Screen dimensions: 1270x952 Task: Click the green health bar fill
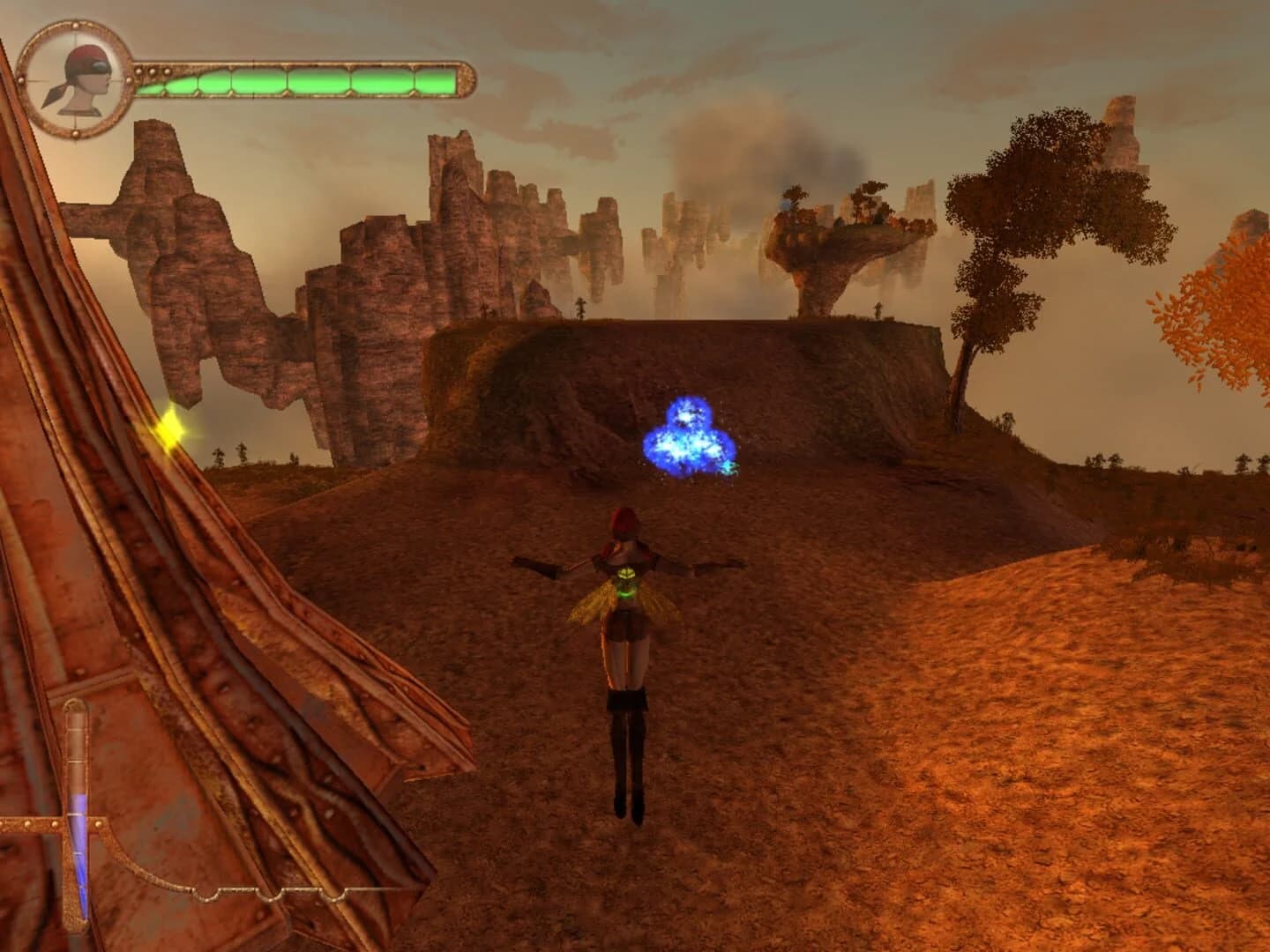click(x=309, y=84)
